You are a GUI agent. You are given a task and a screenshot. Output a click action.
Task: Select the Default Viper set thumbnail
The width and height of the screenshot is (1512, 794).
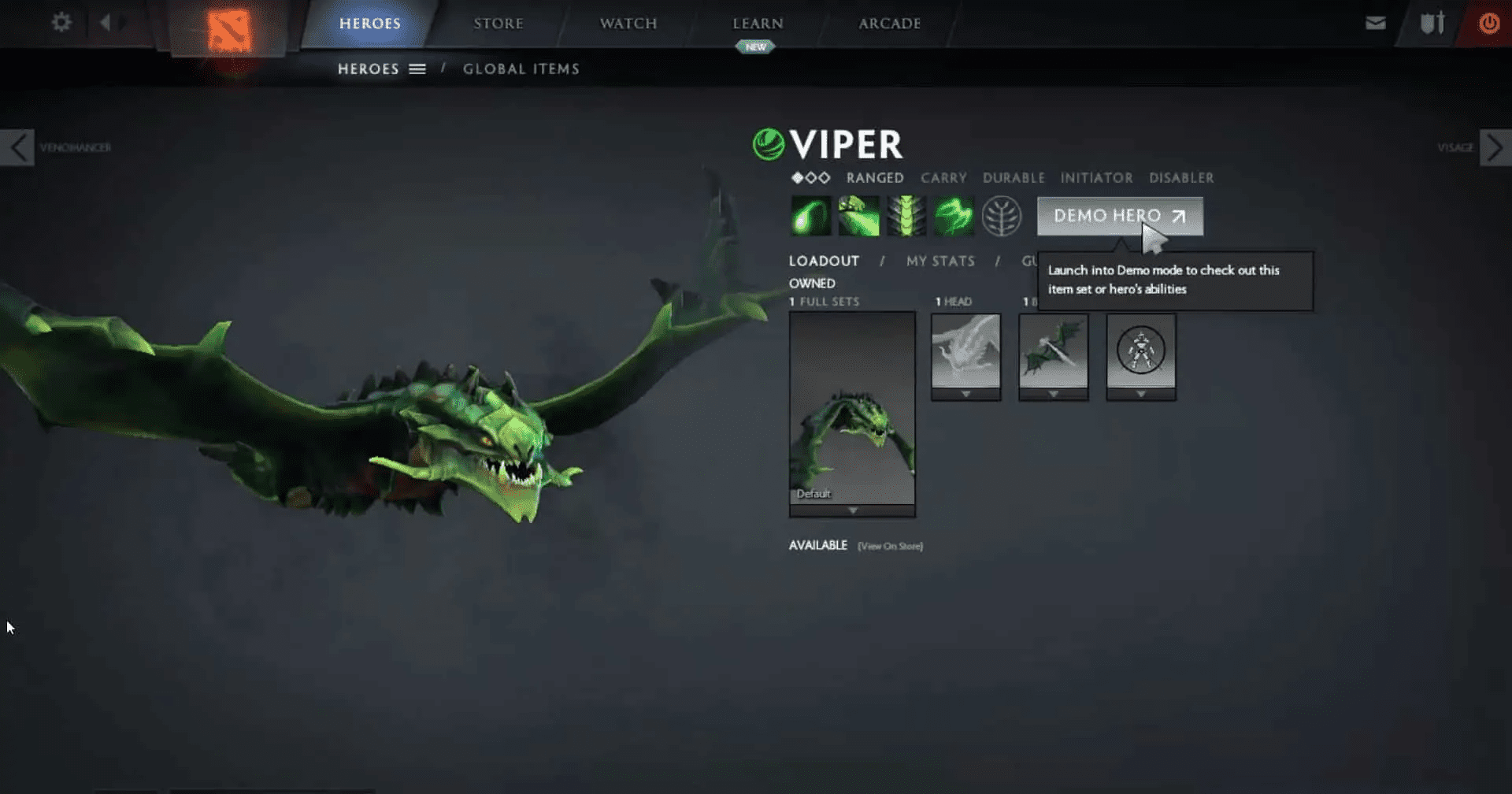pos(852,410)
